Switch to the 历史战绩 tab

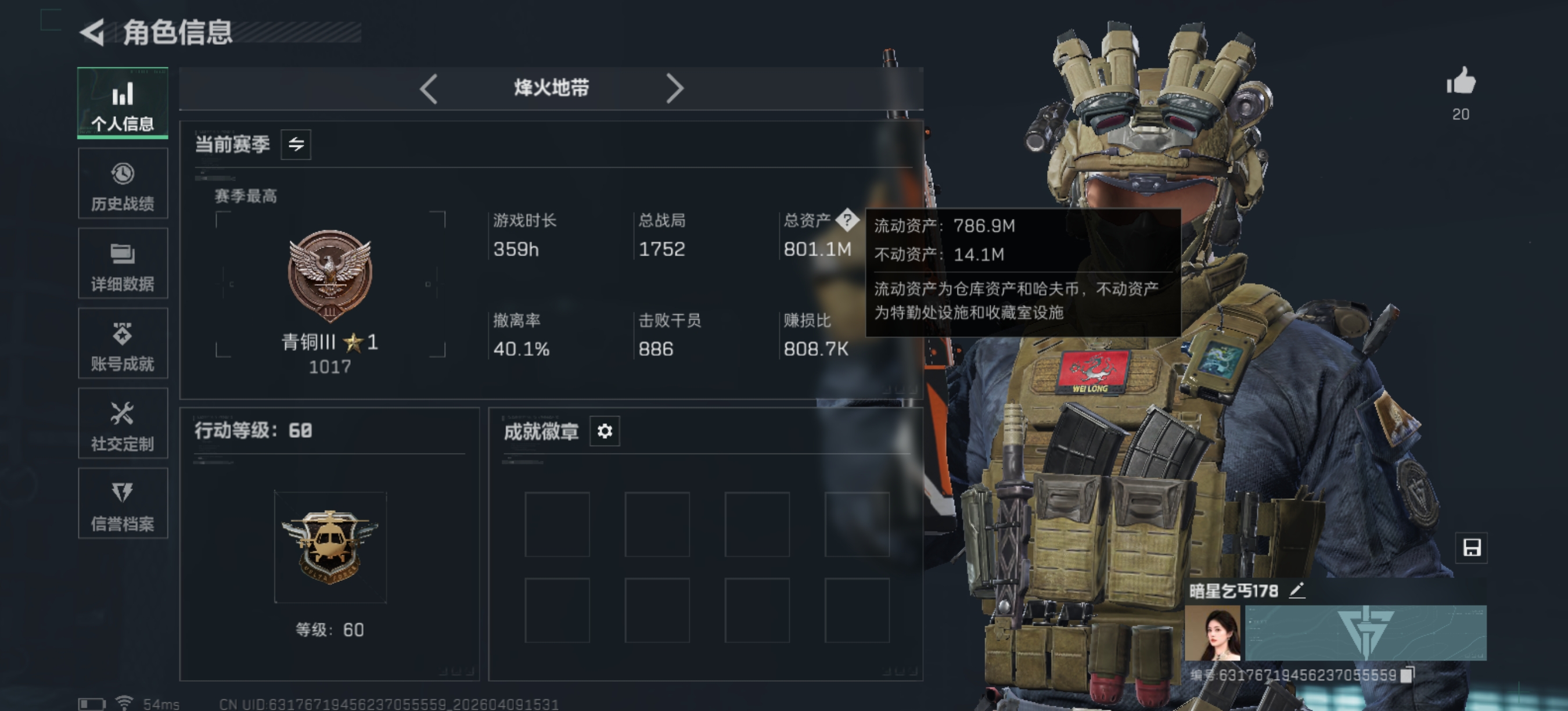[123, 183]
